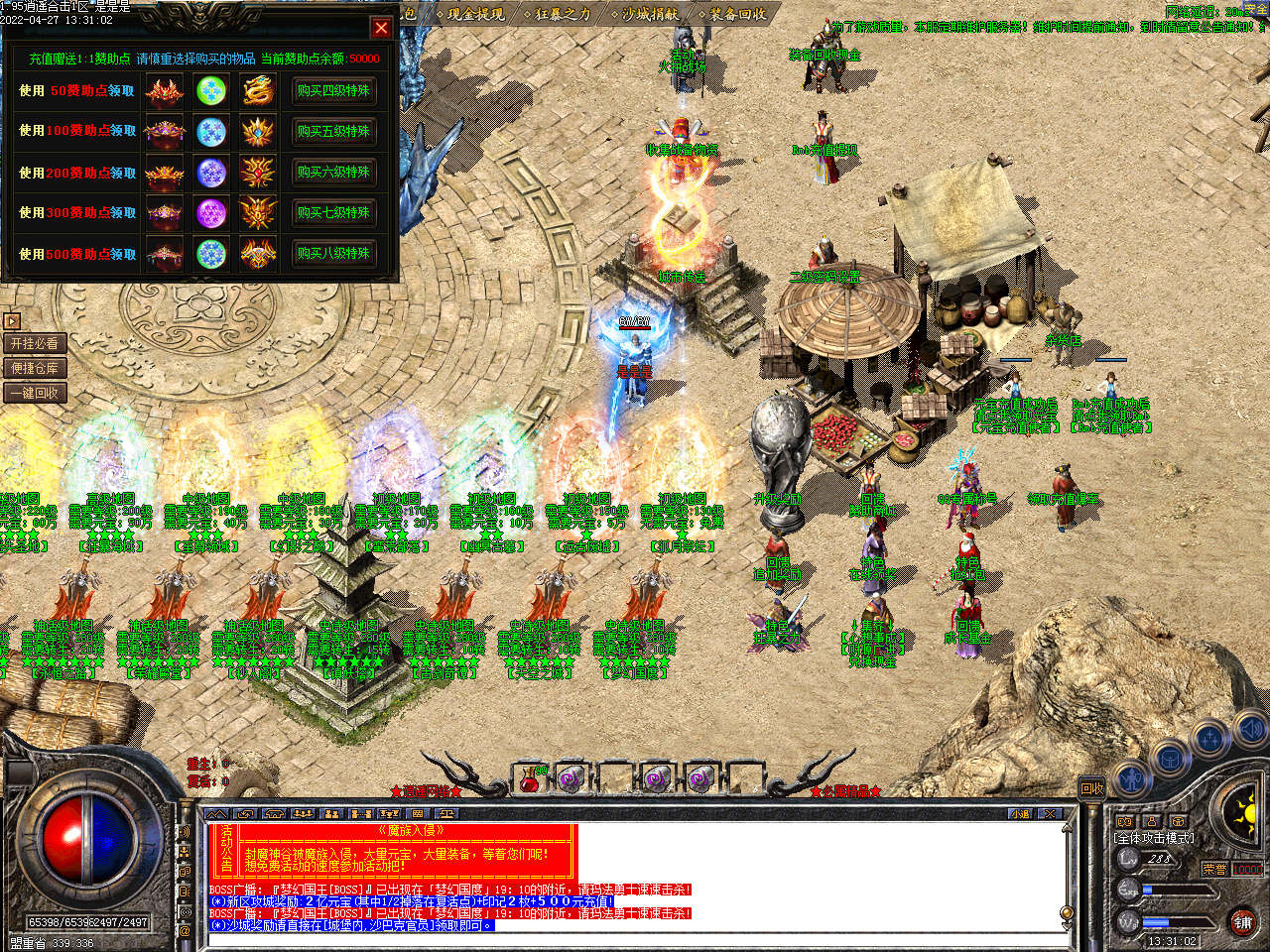Open the 便捷仓库 quick warehouse
This screenshot has width=1270, height=952.
pyautogui.click(x=35, y=368)
